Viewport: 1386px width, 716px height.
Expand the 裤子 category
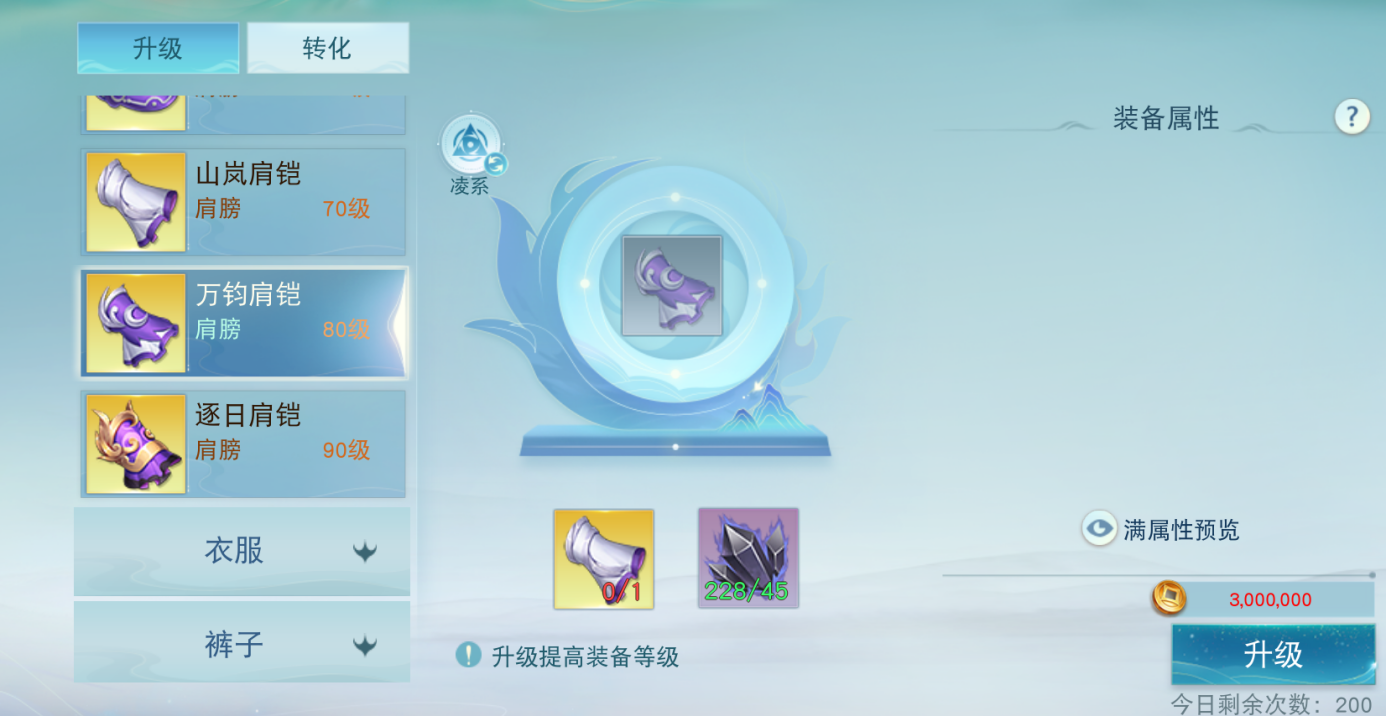coord(242,645)
